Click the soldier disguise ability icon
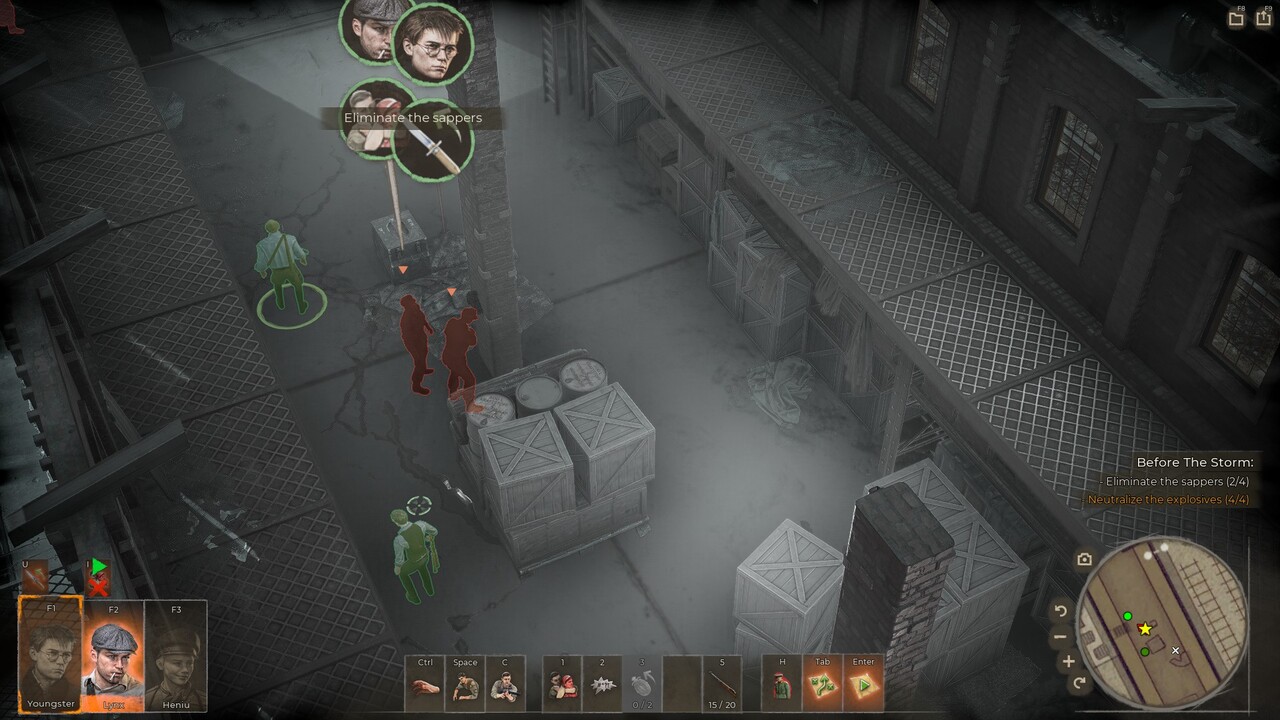Image resolution: width=1280 pixels, height=720 pixels. tap(782, 686)
